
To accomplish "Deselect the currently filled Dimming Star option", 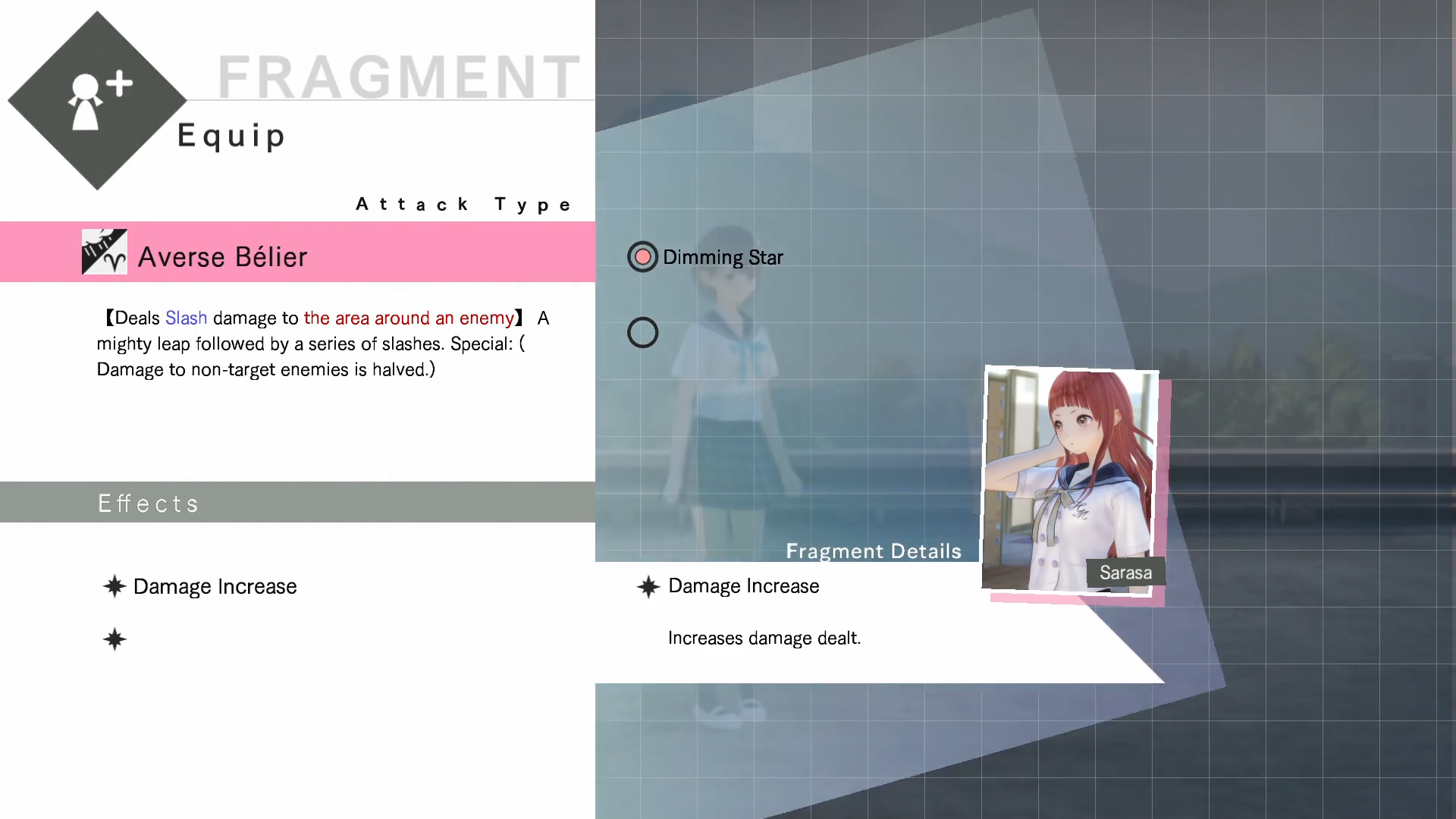I will point(642,256).
